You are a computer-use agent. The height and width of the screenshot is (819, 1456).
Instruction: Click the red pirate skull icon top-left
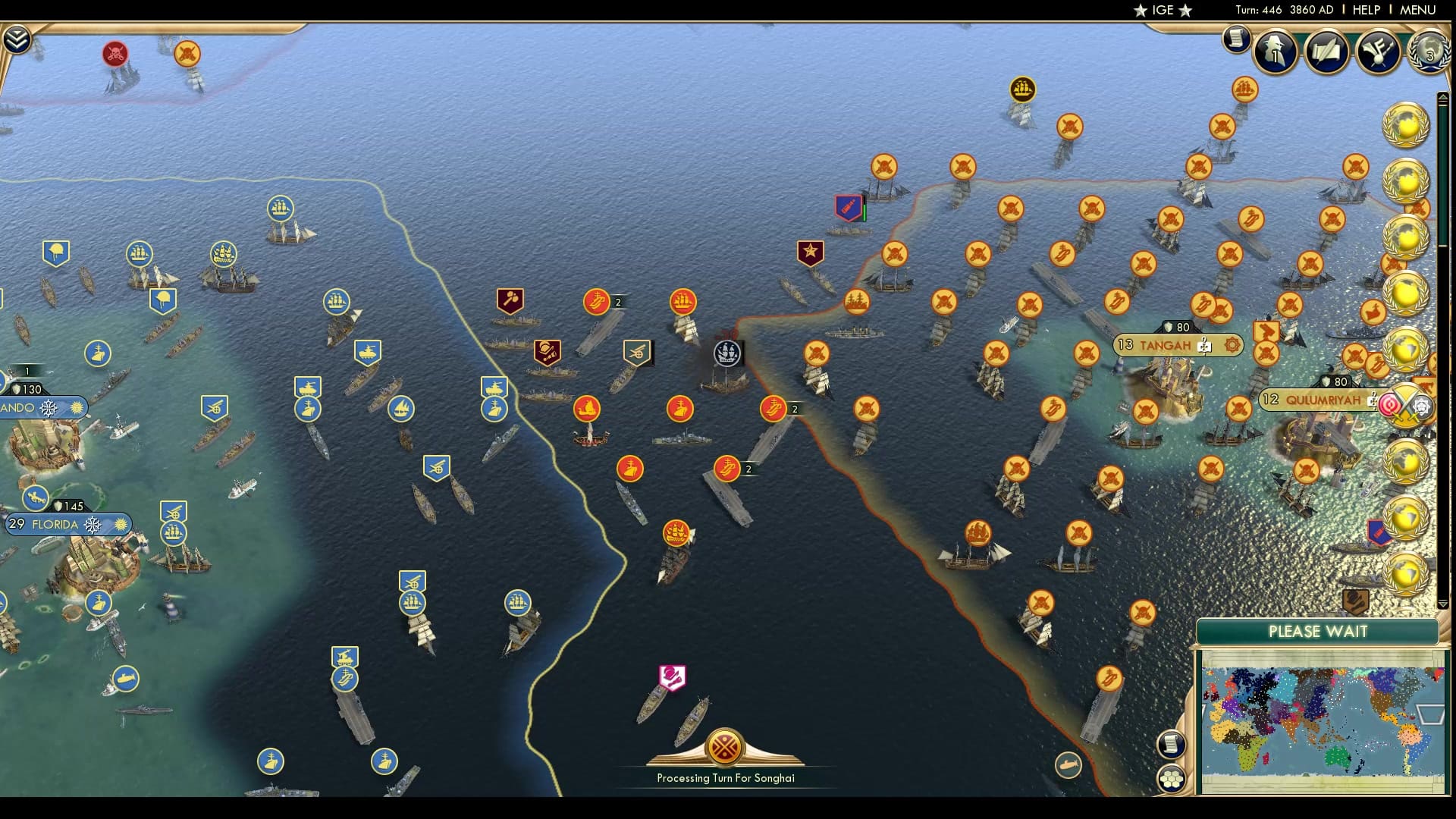point(115,54)
